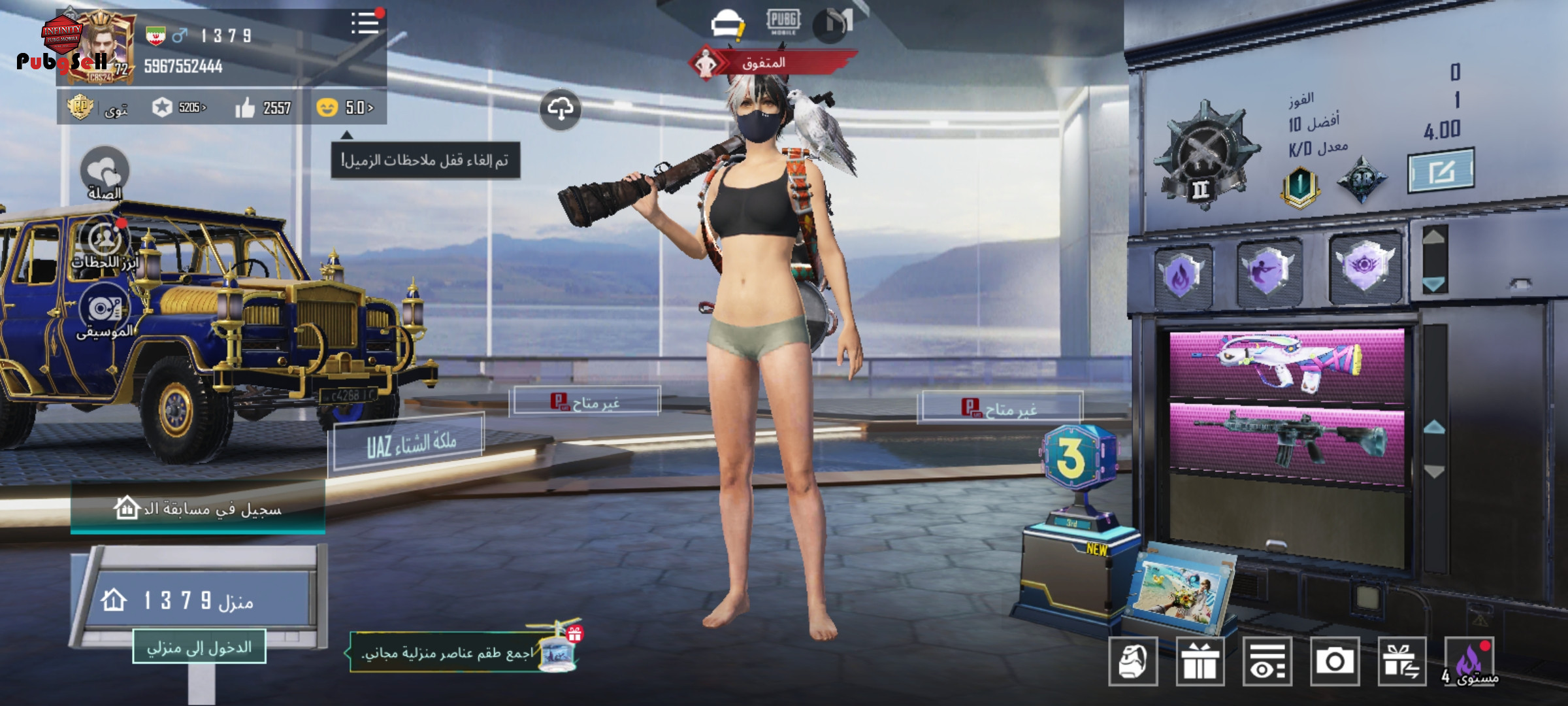Viewport: 1568px width, 706px height.
Task: Open the popularity star counter 5205
Action: 180,107
